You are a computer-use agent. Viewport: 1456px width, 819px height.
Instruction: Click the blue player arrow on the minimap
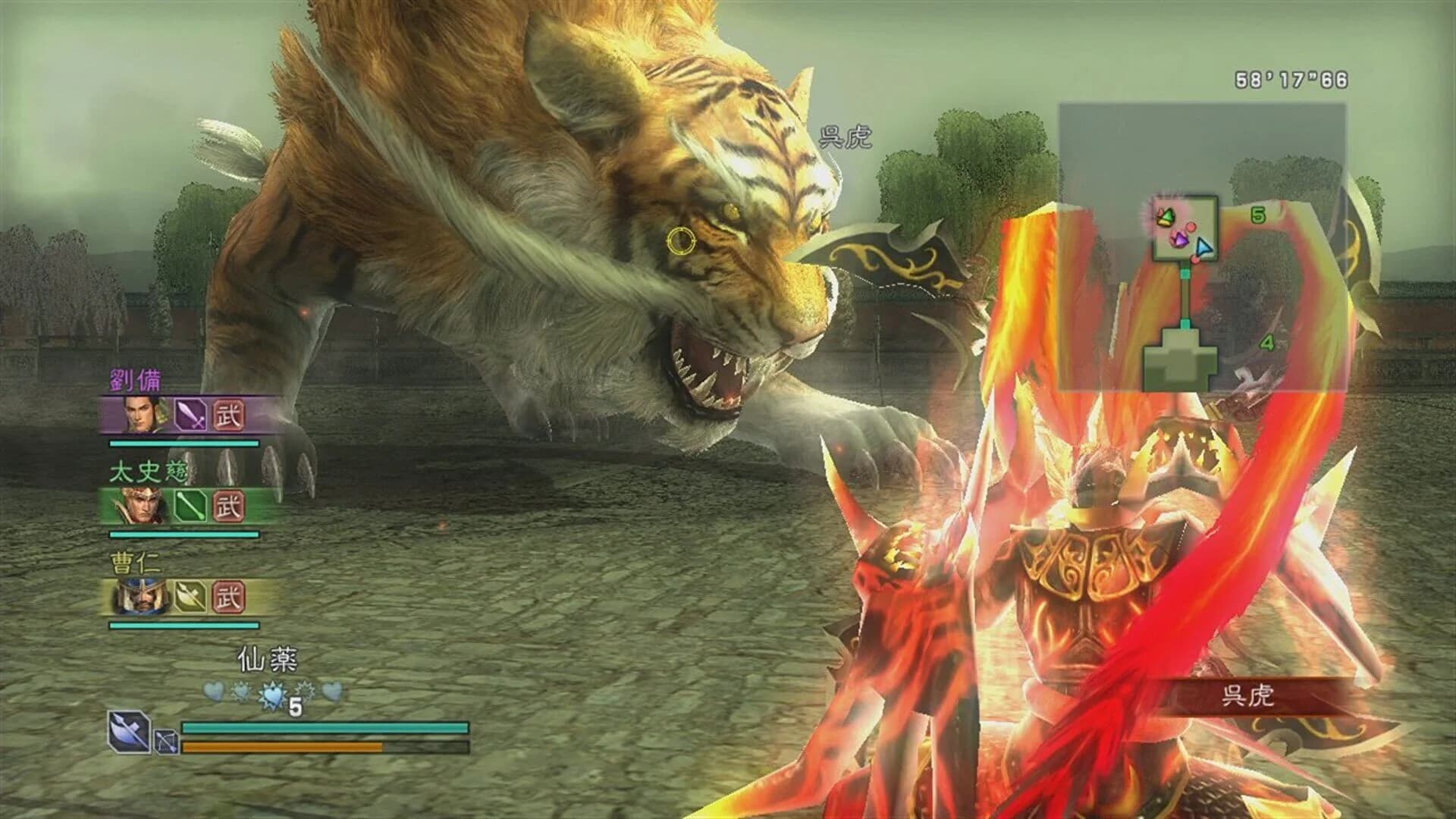1204,247
